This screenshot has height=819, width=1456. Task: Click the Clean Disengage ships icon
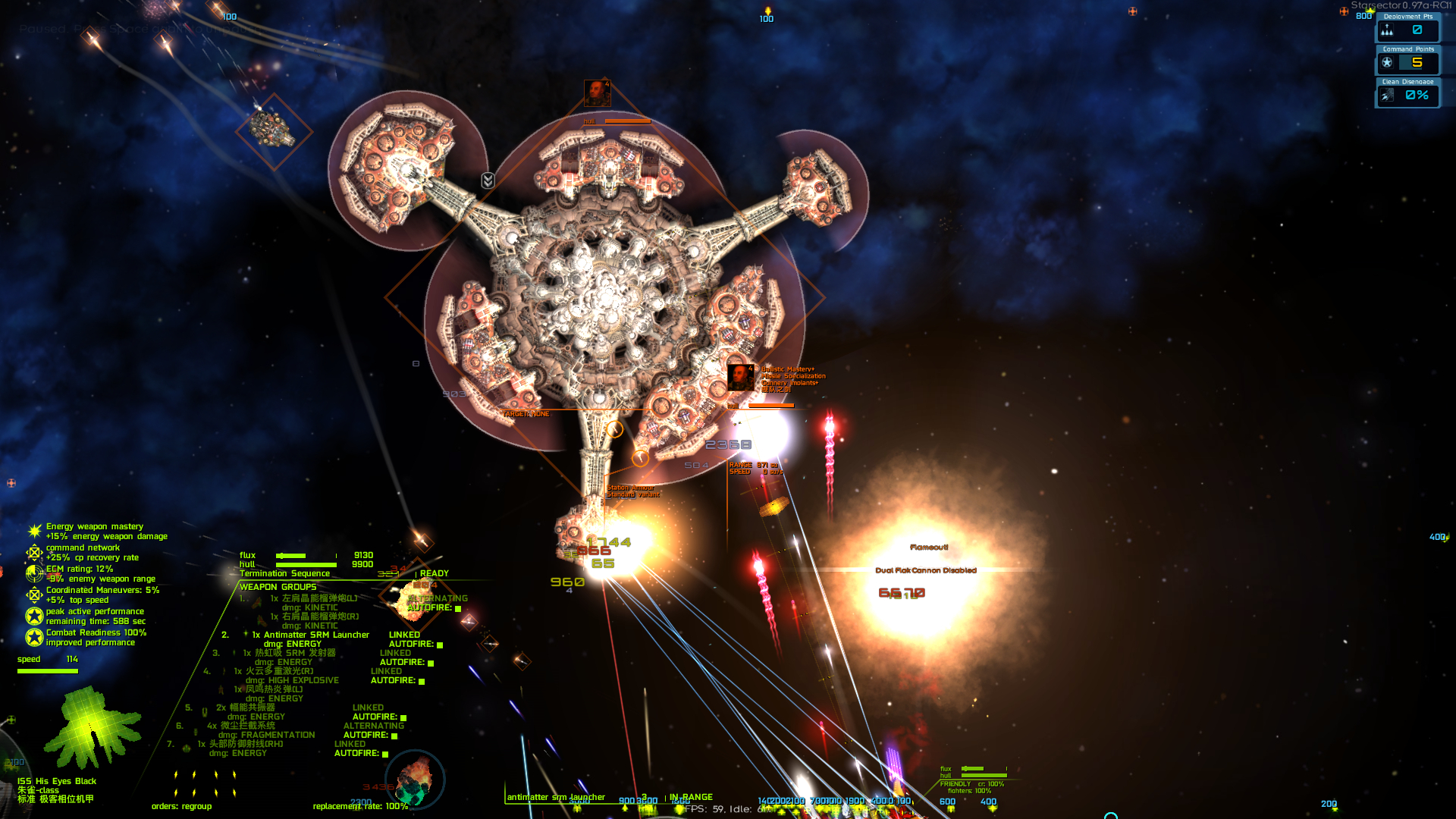[1387, 96]
